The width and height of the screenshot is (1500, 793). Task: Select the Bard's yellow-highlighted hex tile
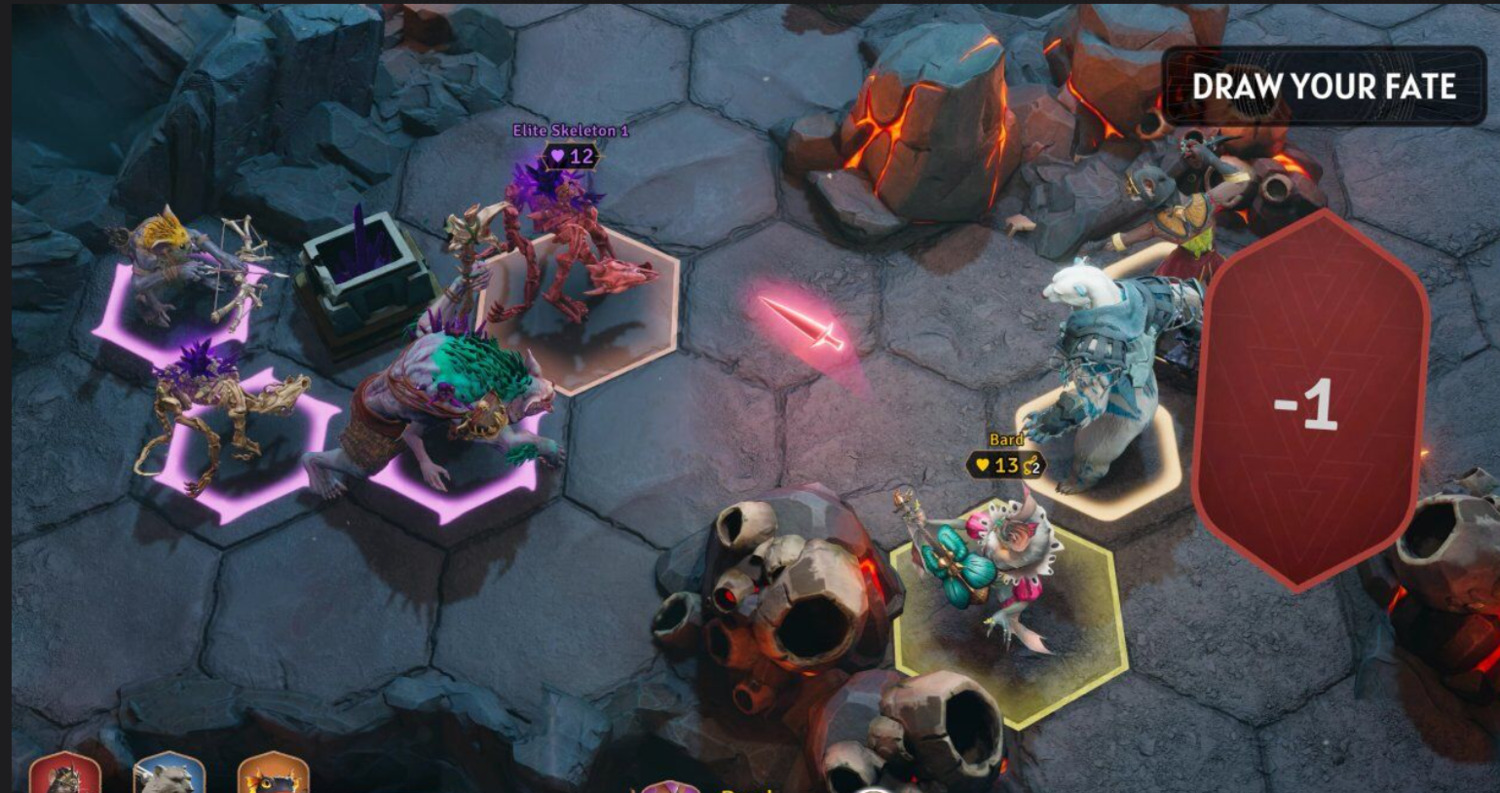(x=1010, y=620)
